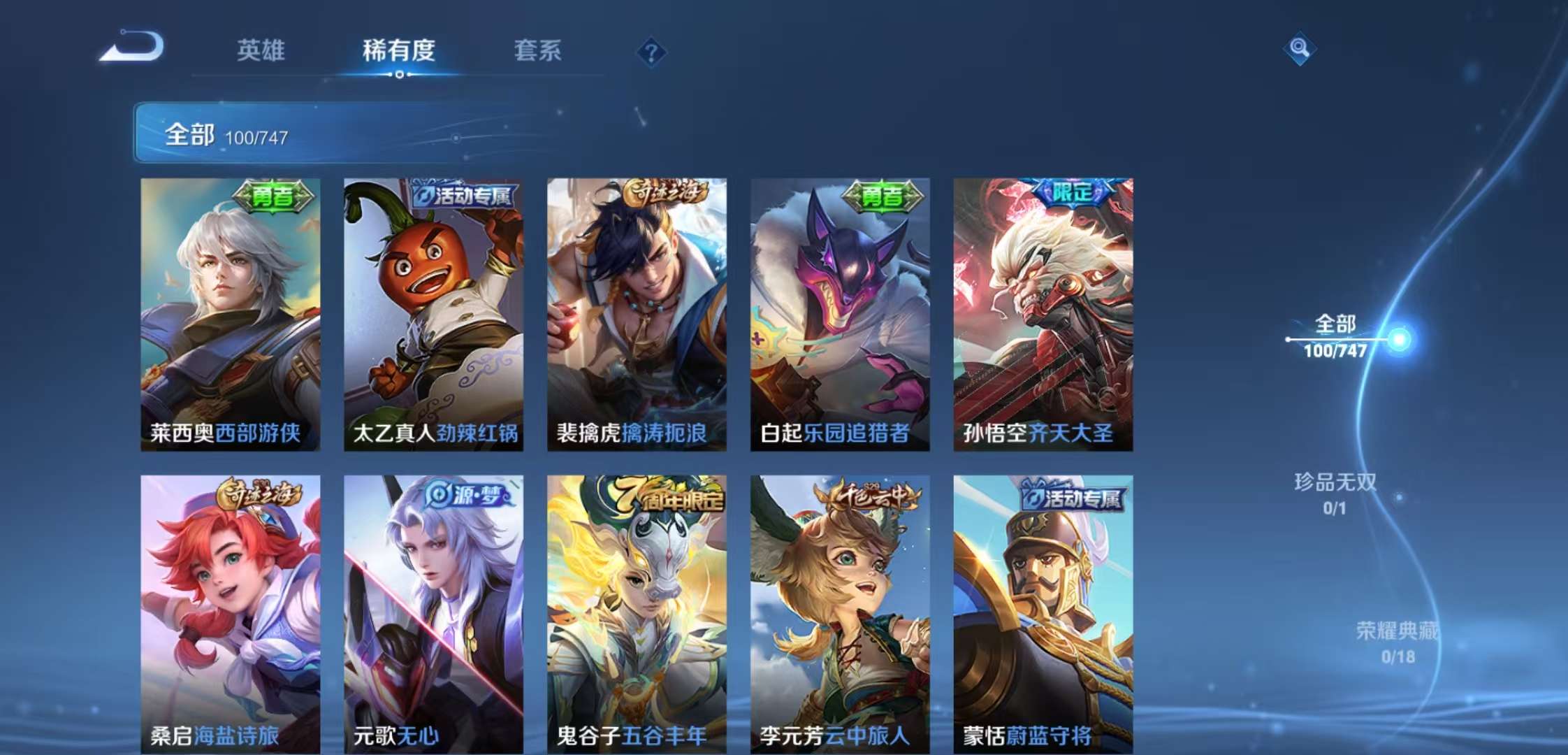The height and width of the screenshot is (755, 1568).
Task: Switch to the 英雄 tab
Action: click(261, 51)
